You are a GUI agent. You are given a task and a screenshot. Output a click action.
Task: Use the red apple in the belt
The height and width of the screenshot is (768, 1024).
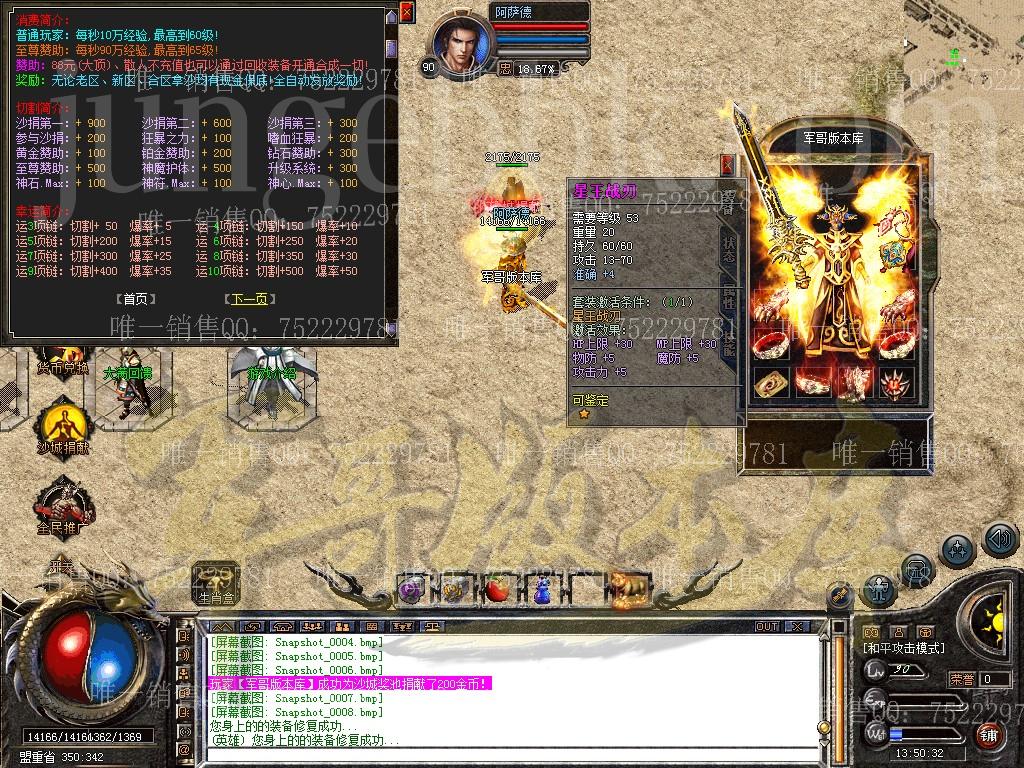tap(497, 590)
